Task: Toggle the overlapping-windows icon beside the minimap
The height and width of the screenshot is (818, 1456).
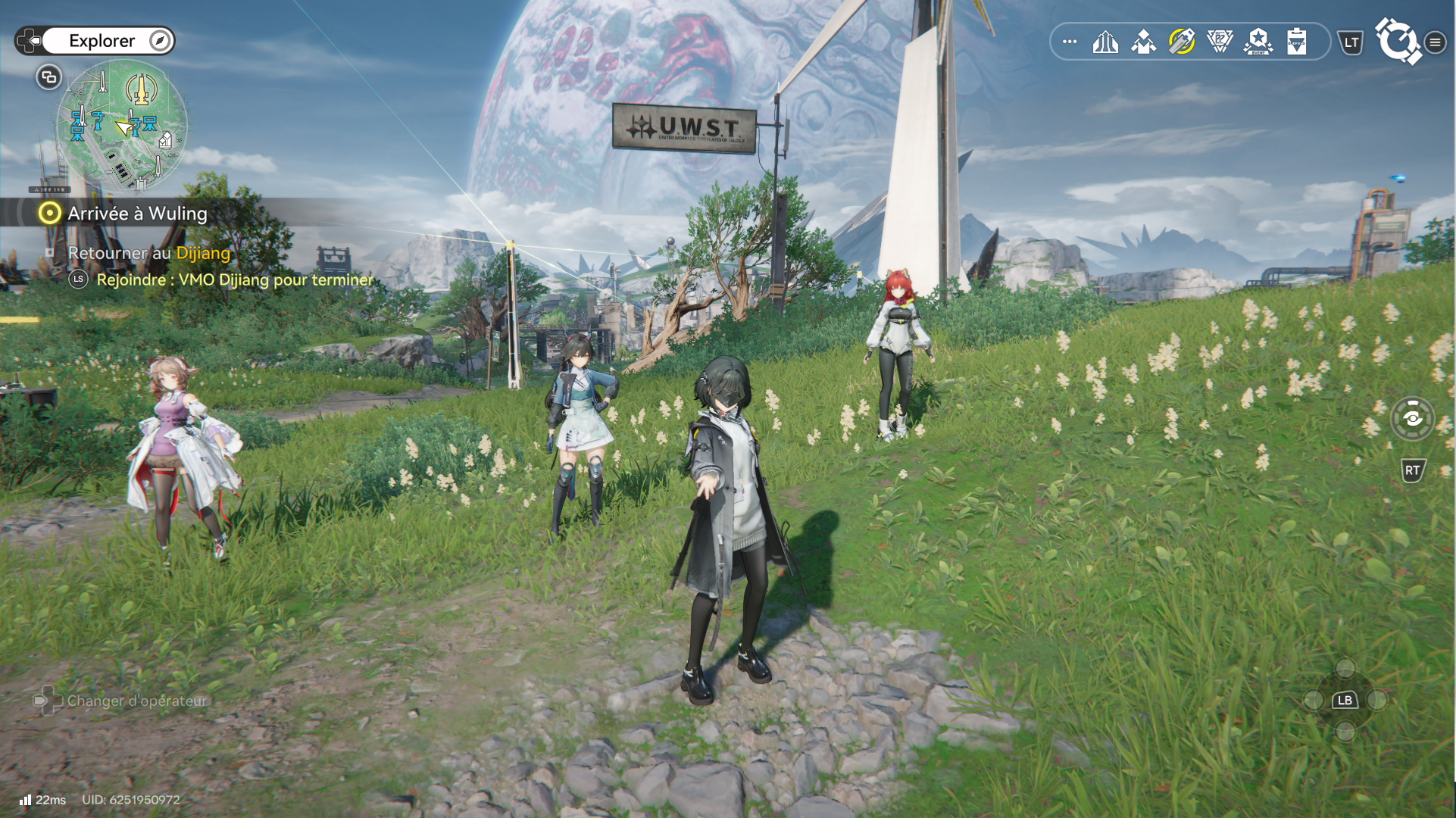Action: click(48, 77)
